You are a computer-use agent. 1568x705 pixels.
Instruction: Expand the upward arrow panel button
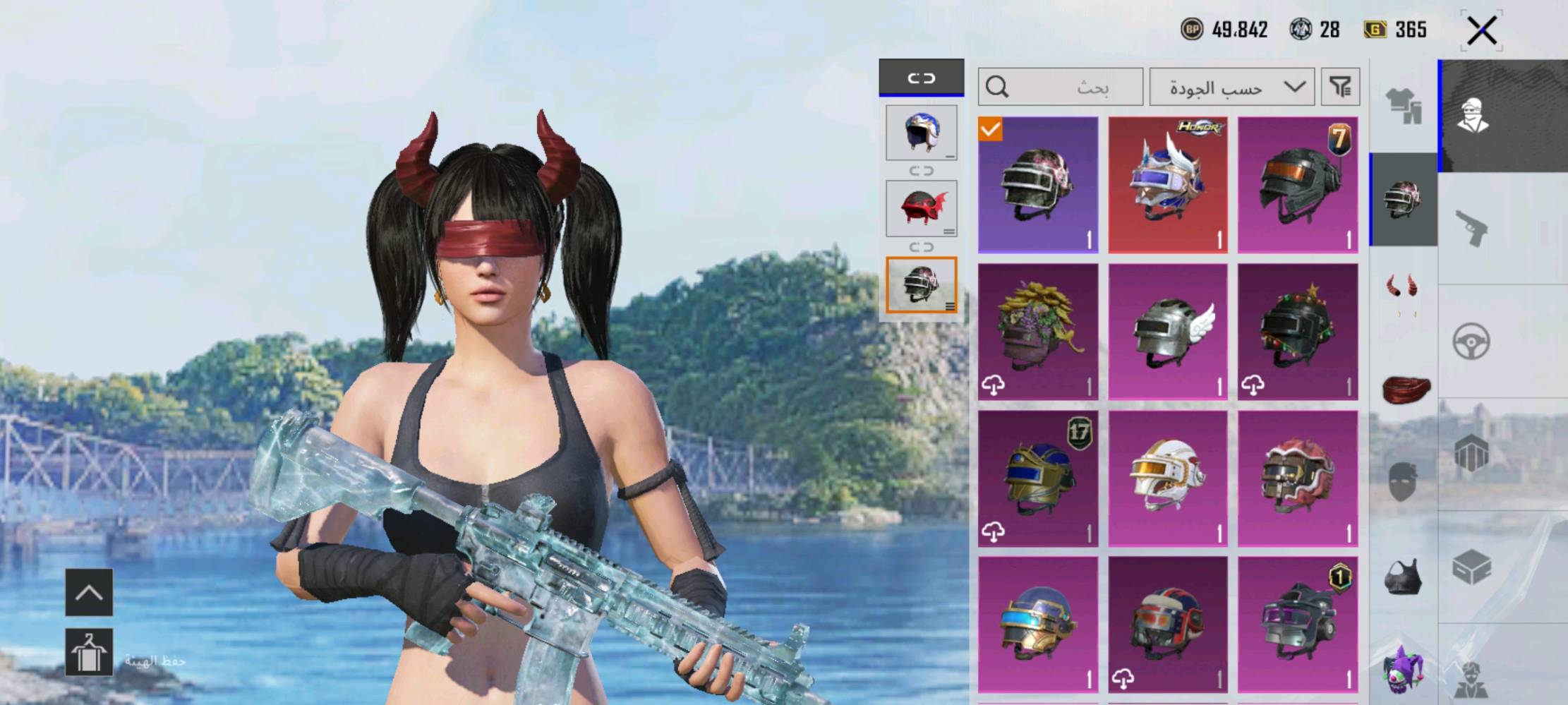[x=89, y=593]
